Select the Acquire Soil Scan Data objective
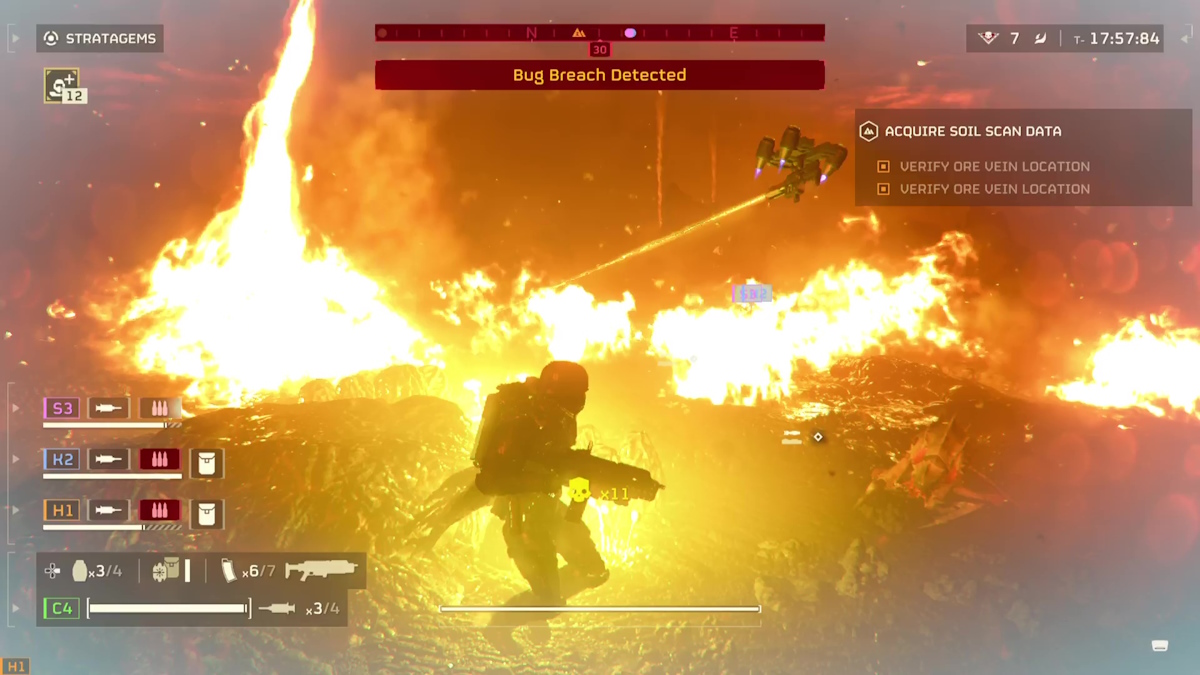The width and height of the screenshot is (1200, 675). [x=973, y=131]
